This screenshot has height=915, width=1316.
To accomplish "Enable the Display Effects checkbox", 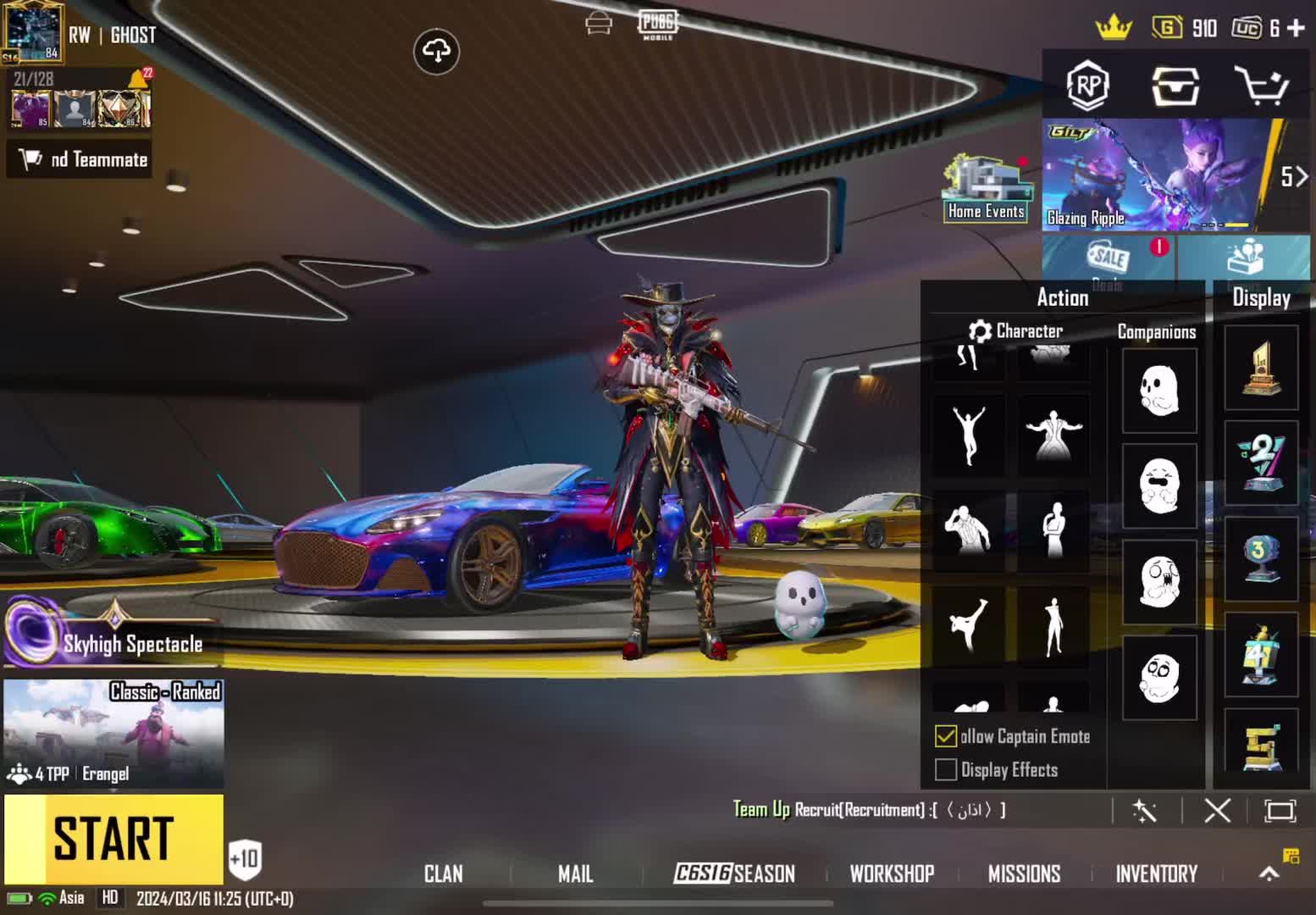I will [x=946, y=769].
